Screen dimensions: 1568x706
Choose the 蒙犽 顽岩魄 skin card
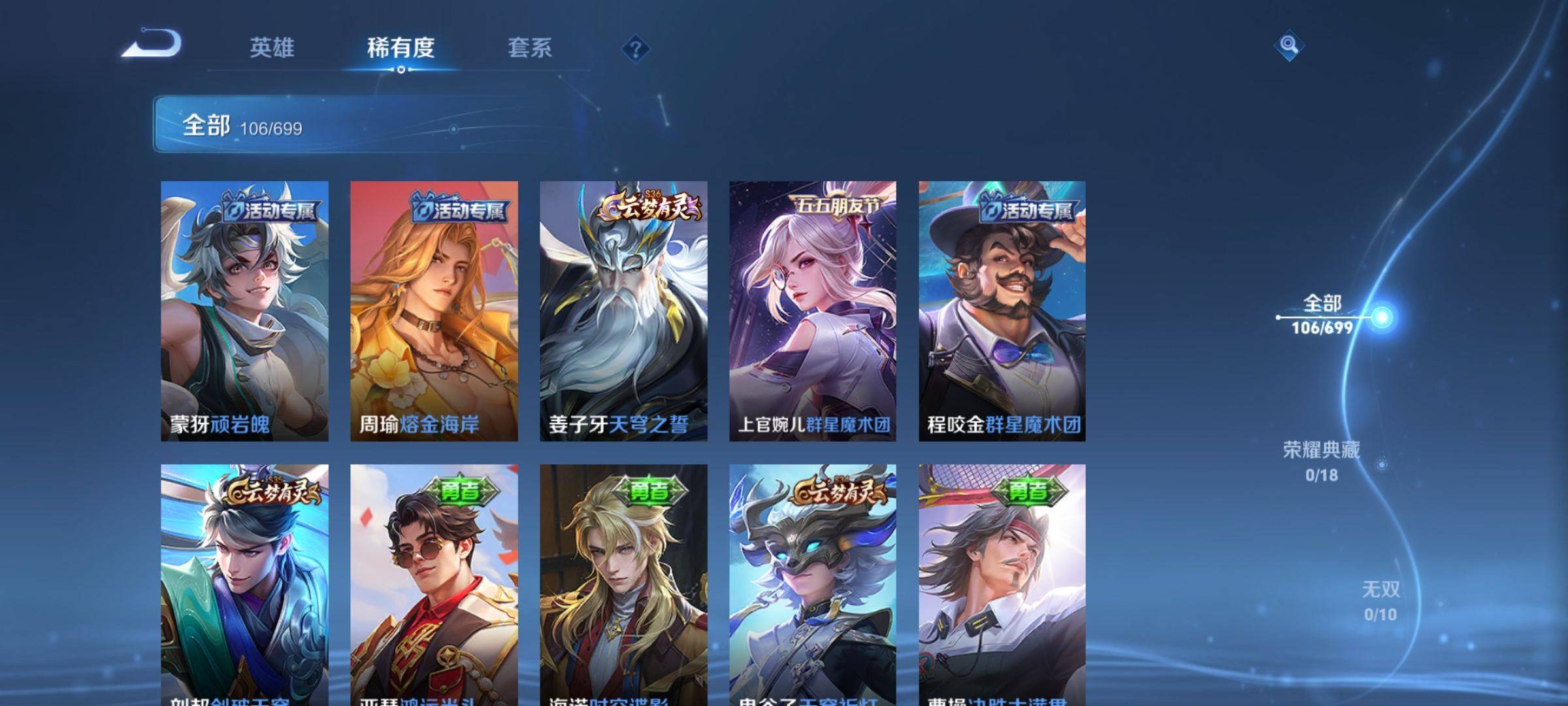244,311
